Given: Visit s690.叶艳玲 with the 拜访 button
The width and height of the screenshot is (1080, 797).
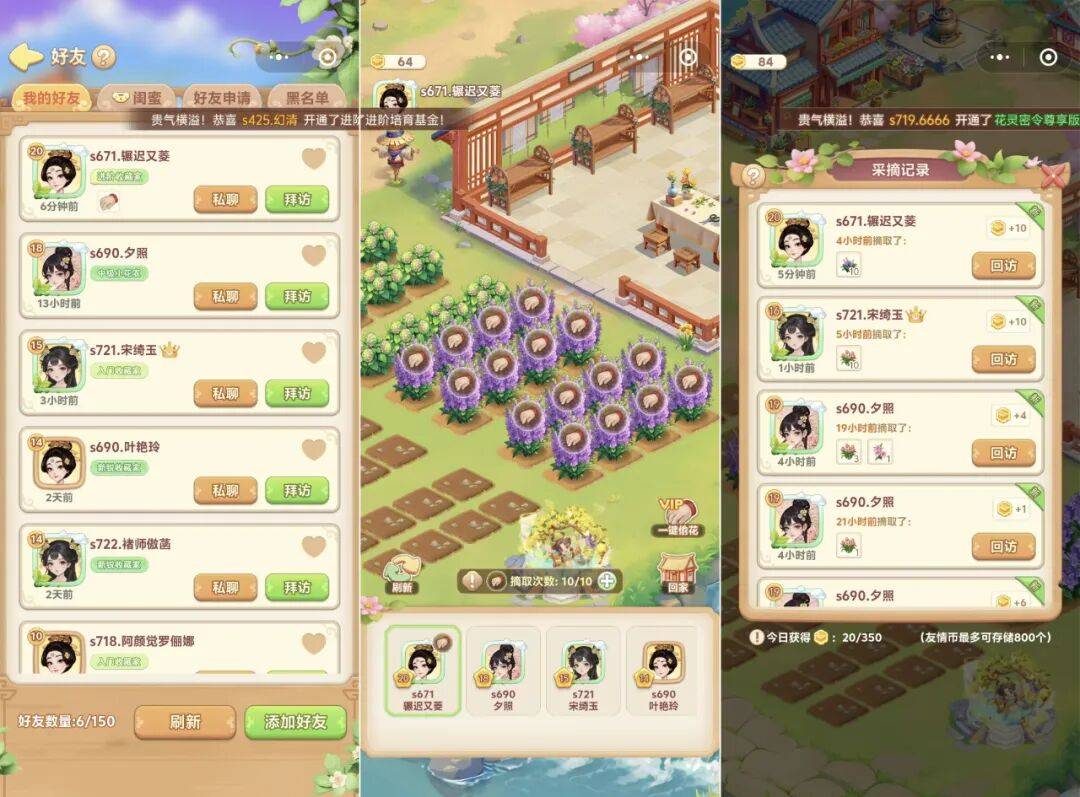Looking at the screenshot, I should 297,490.
